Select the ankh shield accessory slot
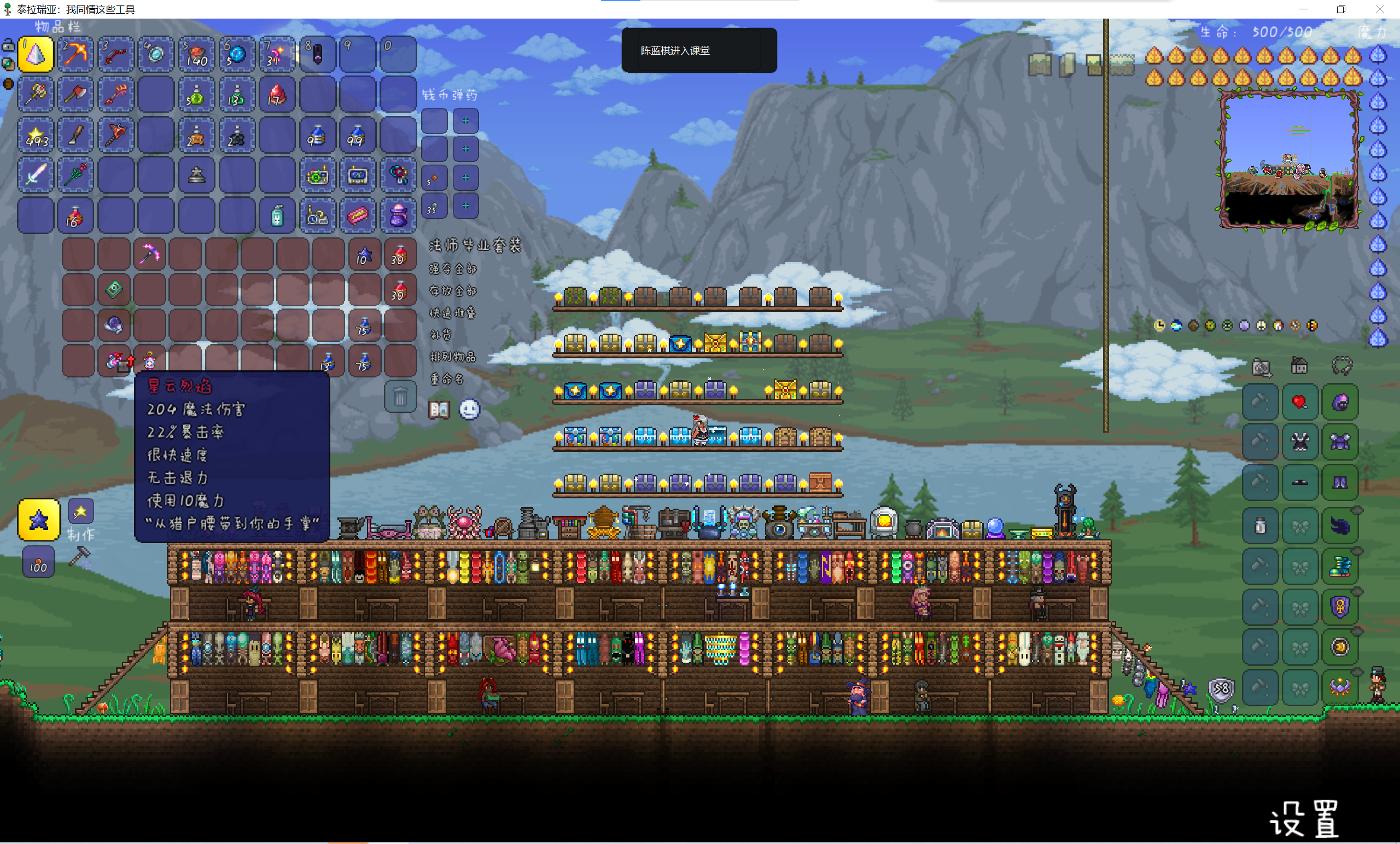1400x844 pixels. 1340,607
